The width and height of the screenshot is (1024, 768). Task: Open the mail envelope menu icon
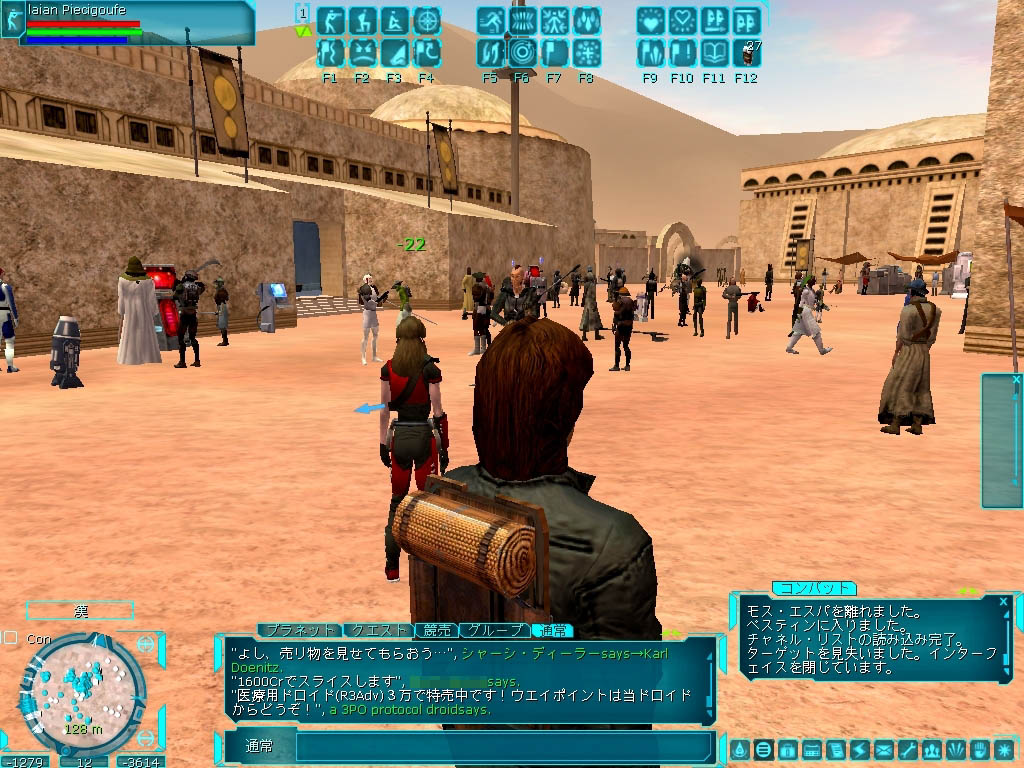[x=883, y=749]
